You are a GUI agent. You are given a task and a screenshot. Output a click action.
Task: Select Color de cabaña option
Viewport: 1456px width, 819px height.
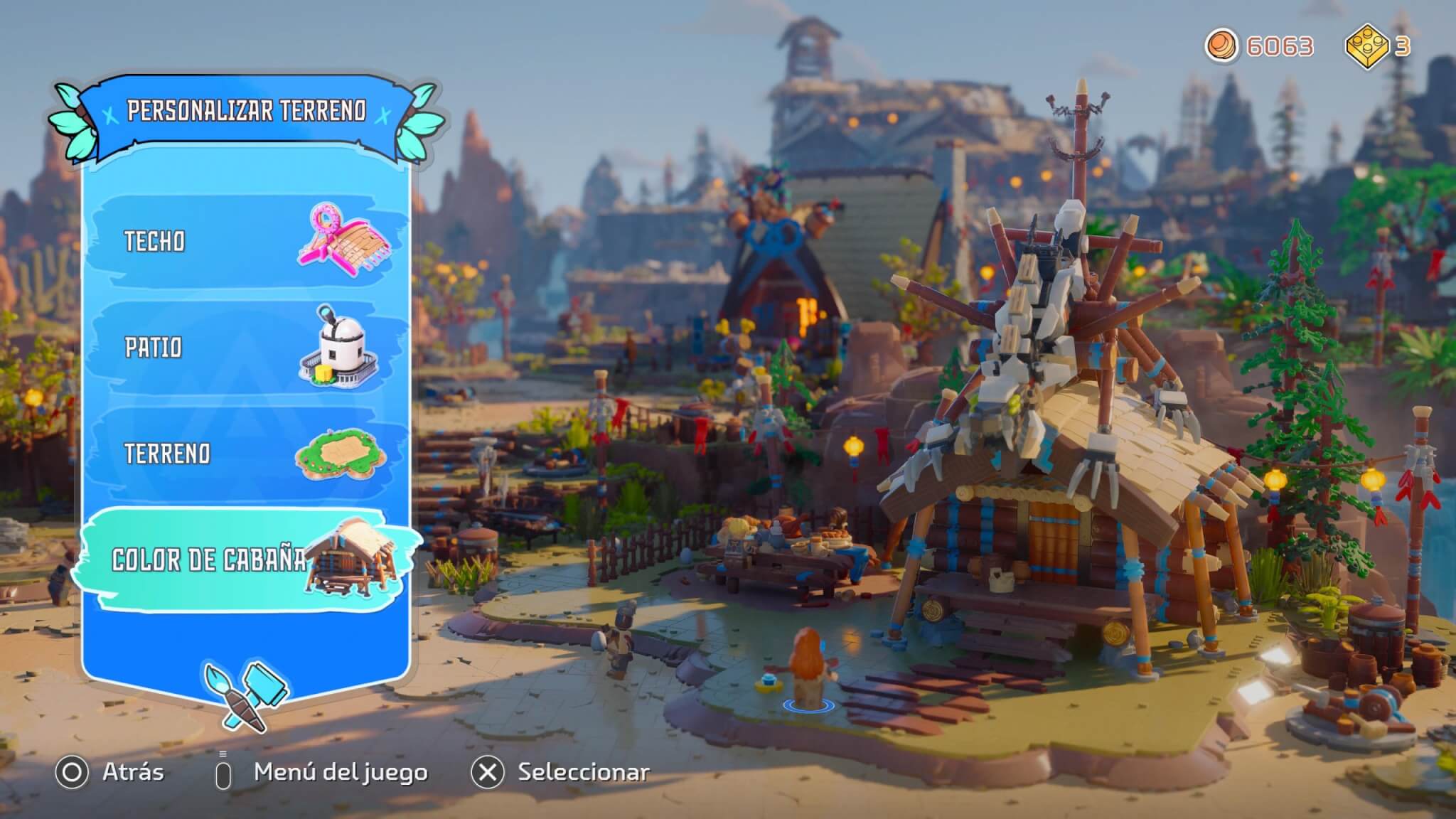(x=245, y=560)
